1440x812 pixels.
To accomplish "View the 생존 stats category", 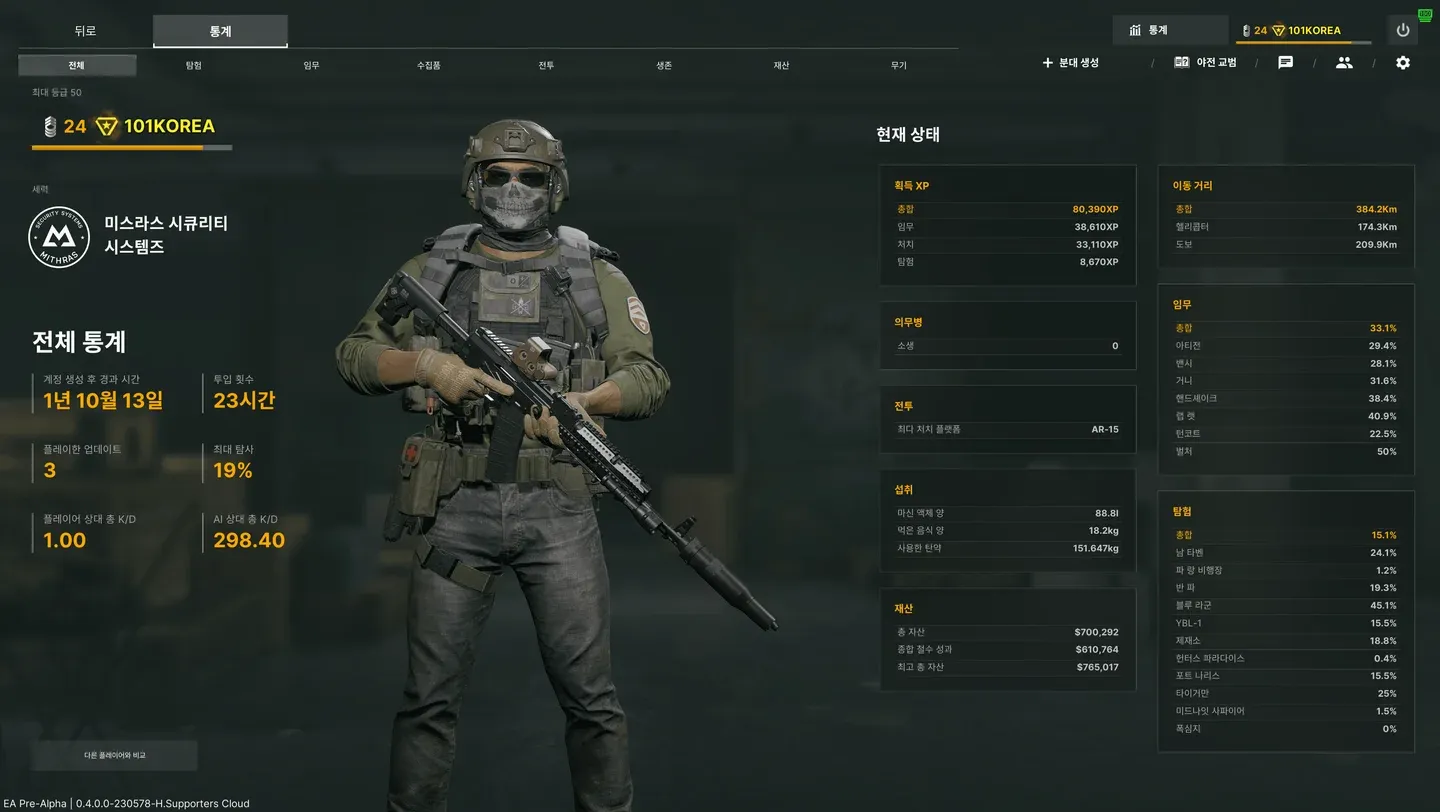I will tap(664, 66).
